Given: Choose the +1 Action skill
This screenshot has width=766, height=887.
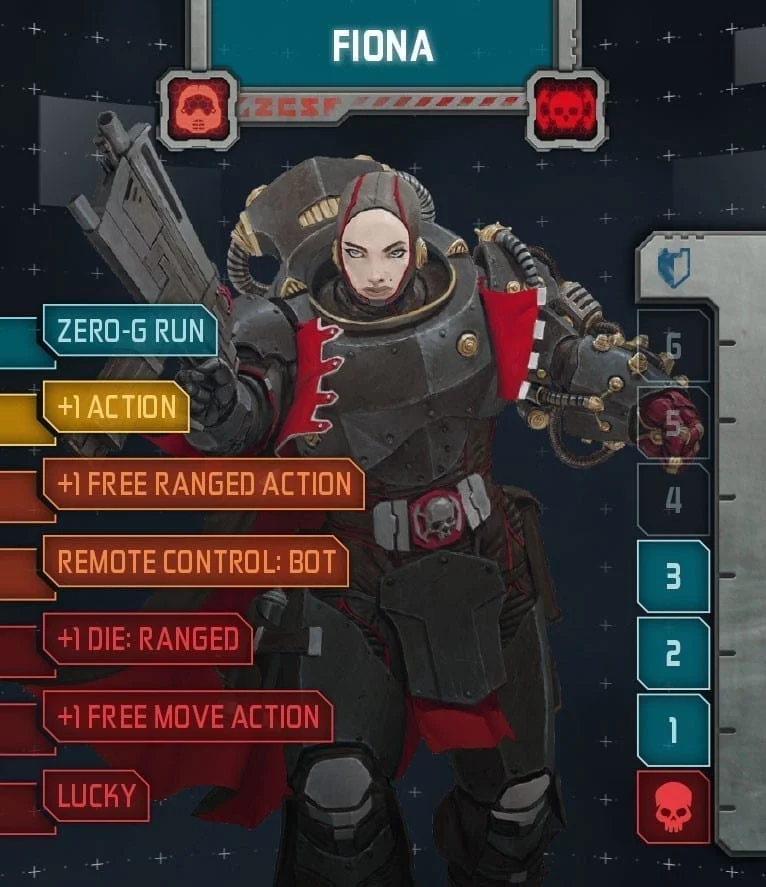Looking at the screenshot, I should tap(117, 407).
